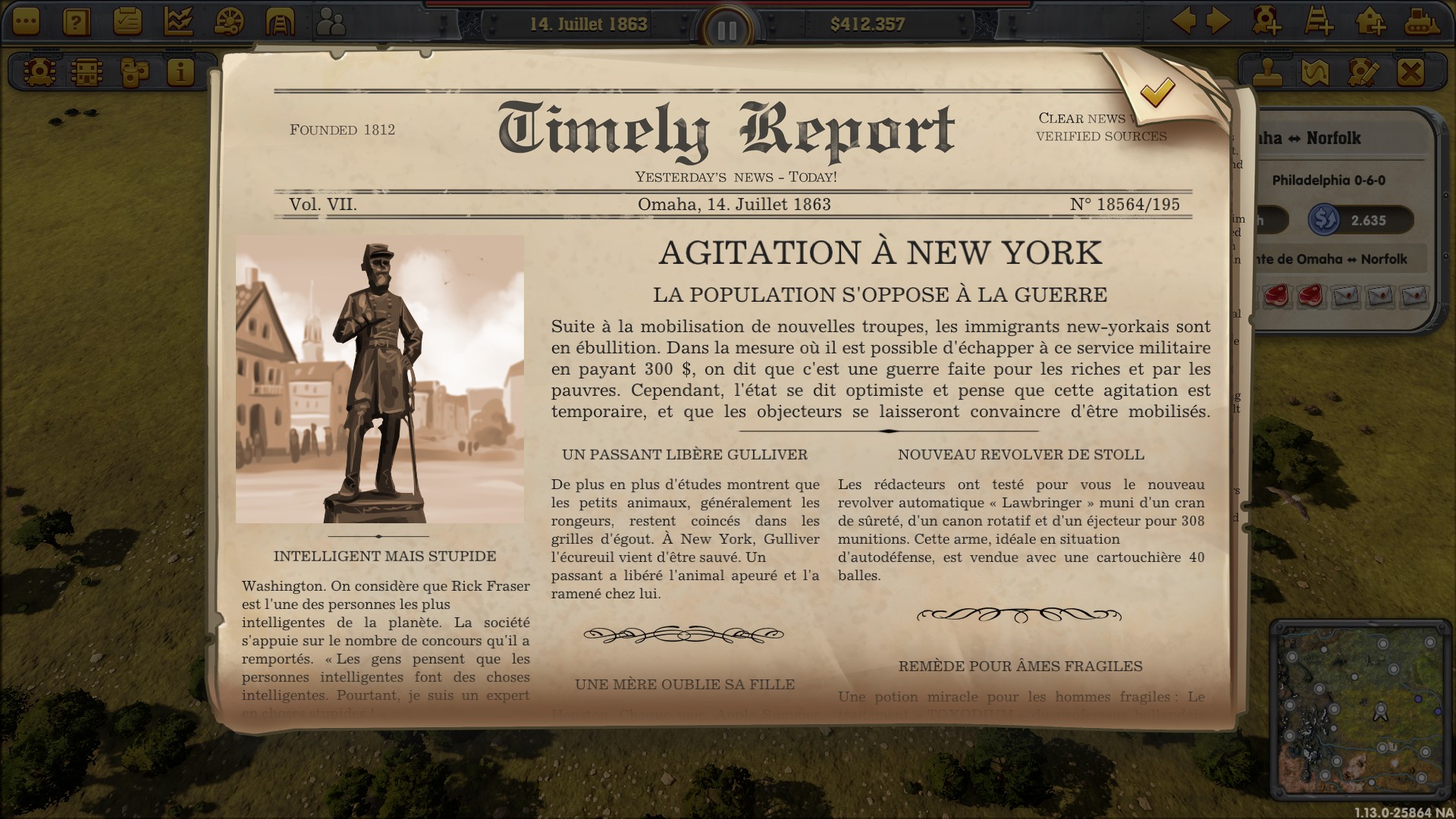
Task: Open the wheel and key research icon
Action: pos(228,21)
